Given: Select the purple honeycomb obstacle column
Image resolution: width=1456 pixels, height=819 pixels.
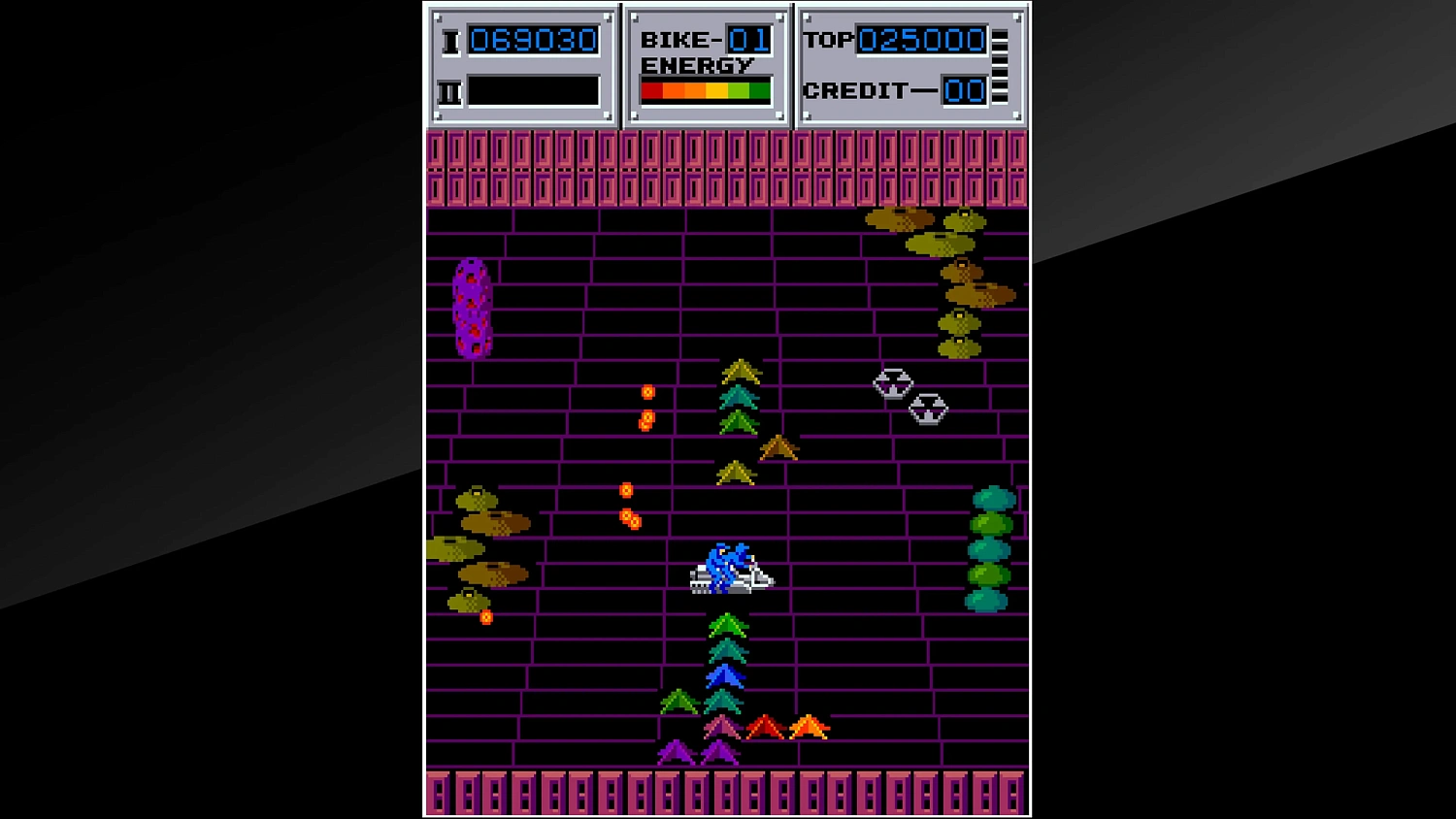Looking at the screenshot, I should [x=473, y=309].
